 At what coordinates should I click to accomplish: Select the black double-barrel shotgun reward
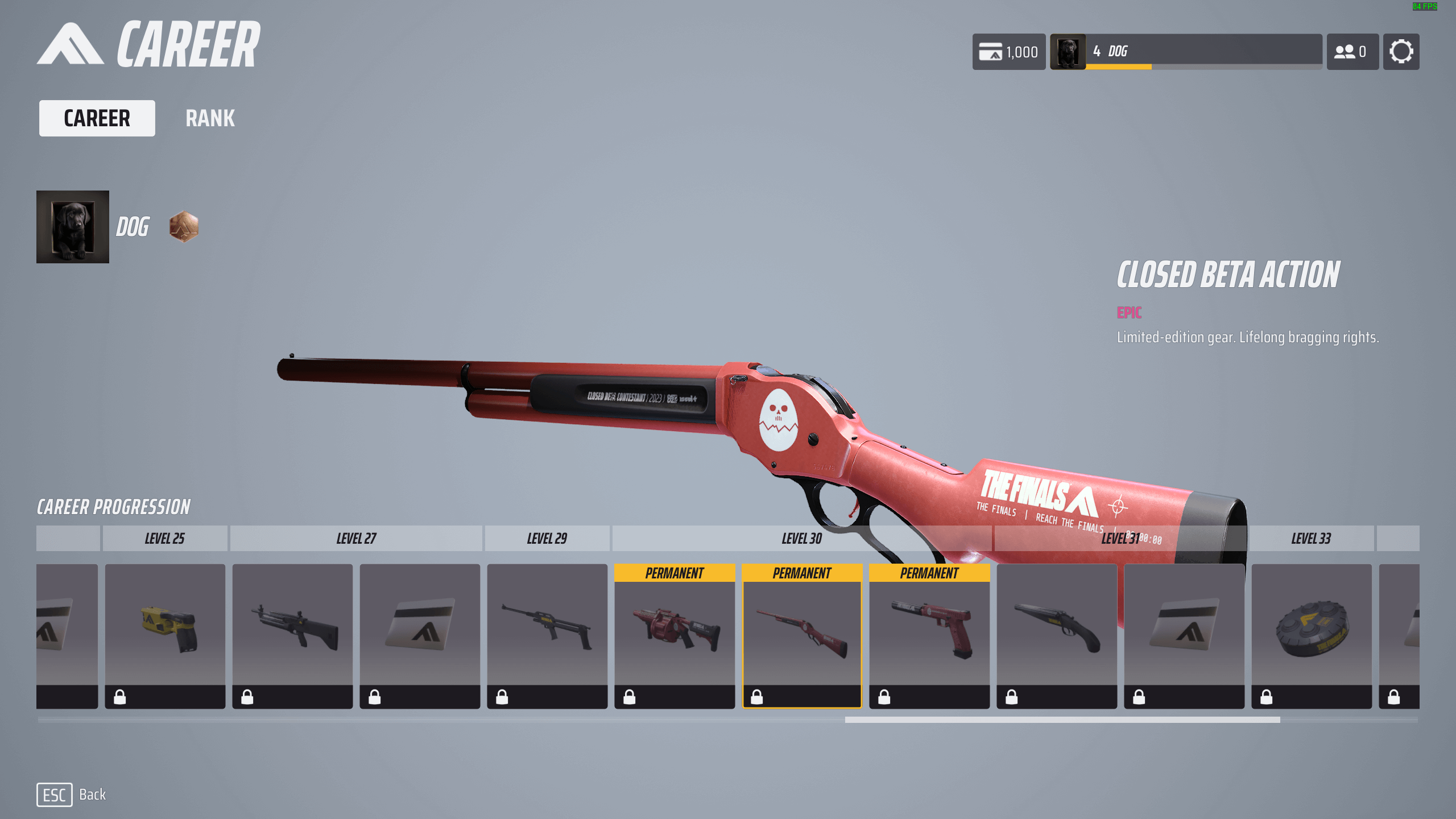click(1057, 635)
